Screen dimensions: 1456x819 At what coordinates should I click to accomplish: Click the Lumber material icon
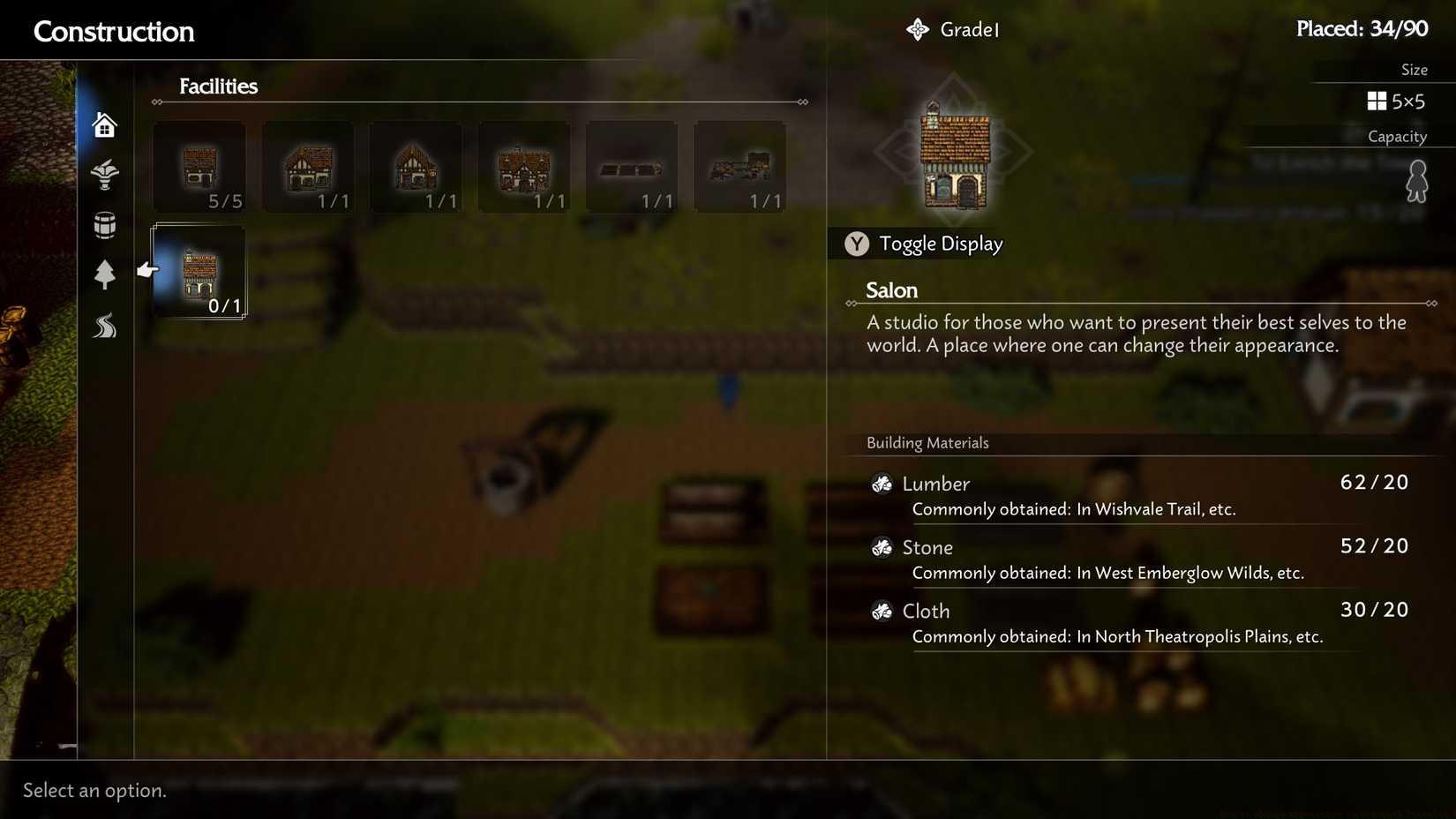pyautogui.click(x=882, y=484)
